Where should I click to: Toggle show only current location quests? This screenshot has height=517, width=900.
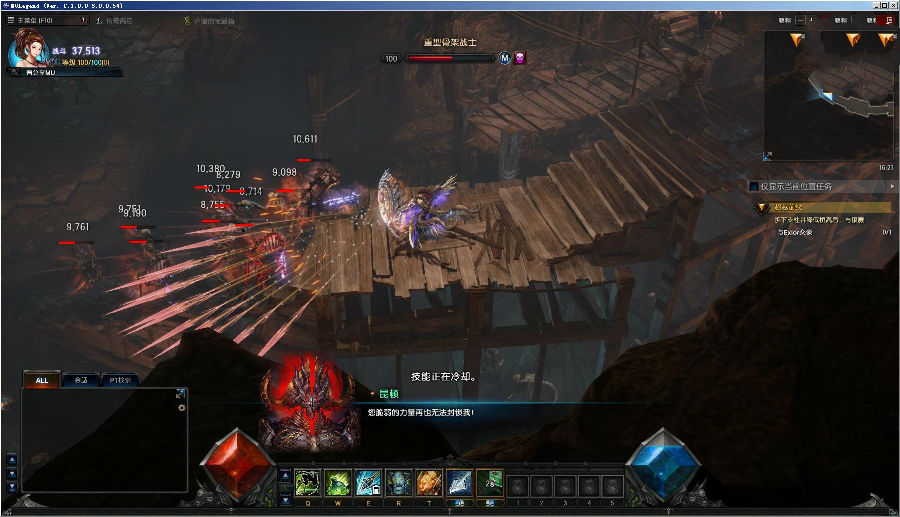(754, 186)
